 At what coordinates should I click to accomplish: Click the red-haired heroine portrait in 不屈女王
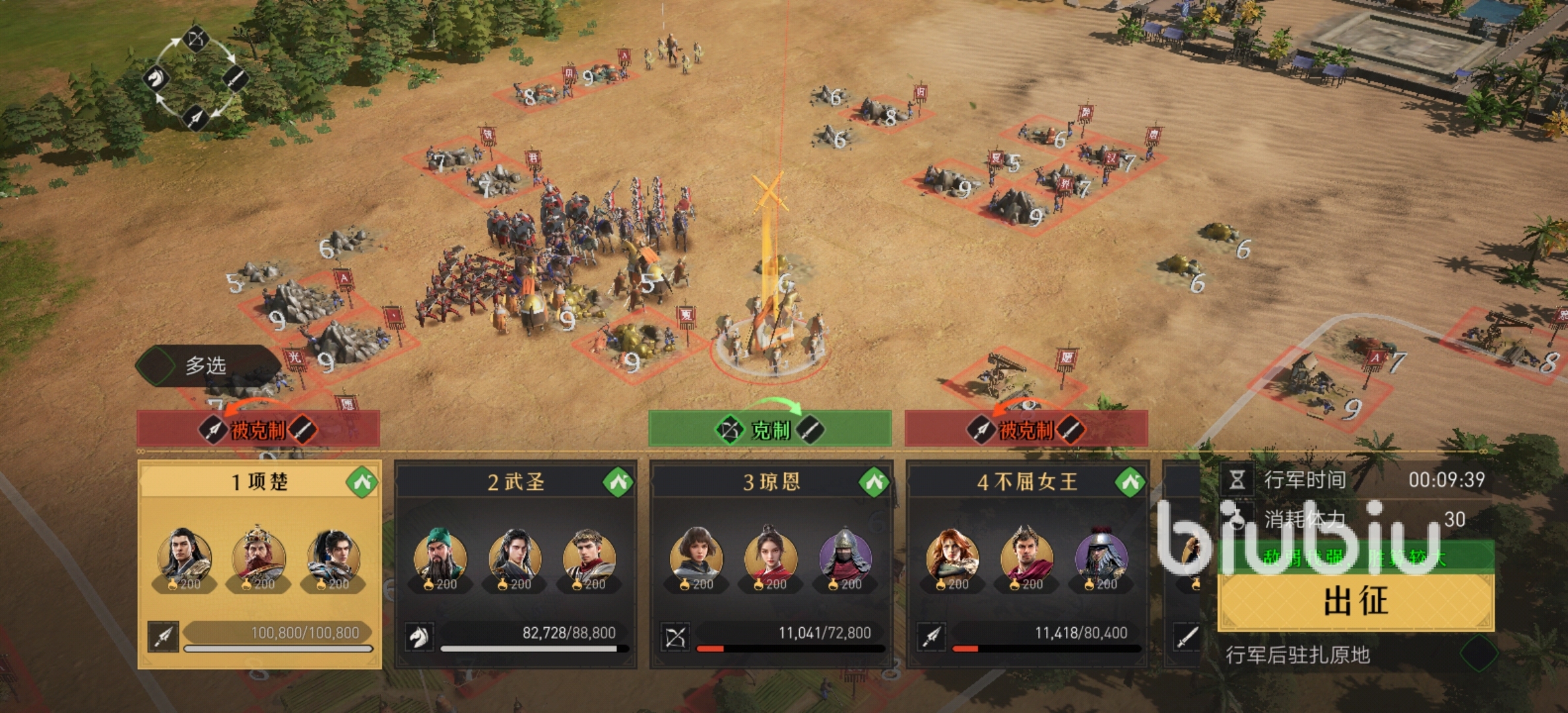[952, 555]
